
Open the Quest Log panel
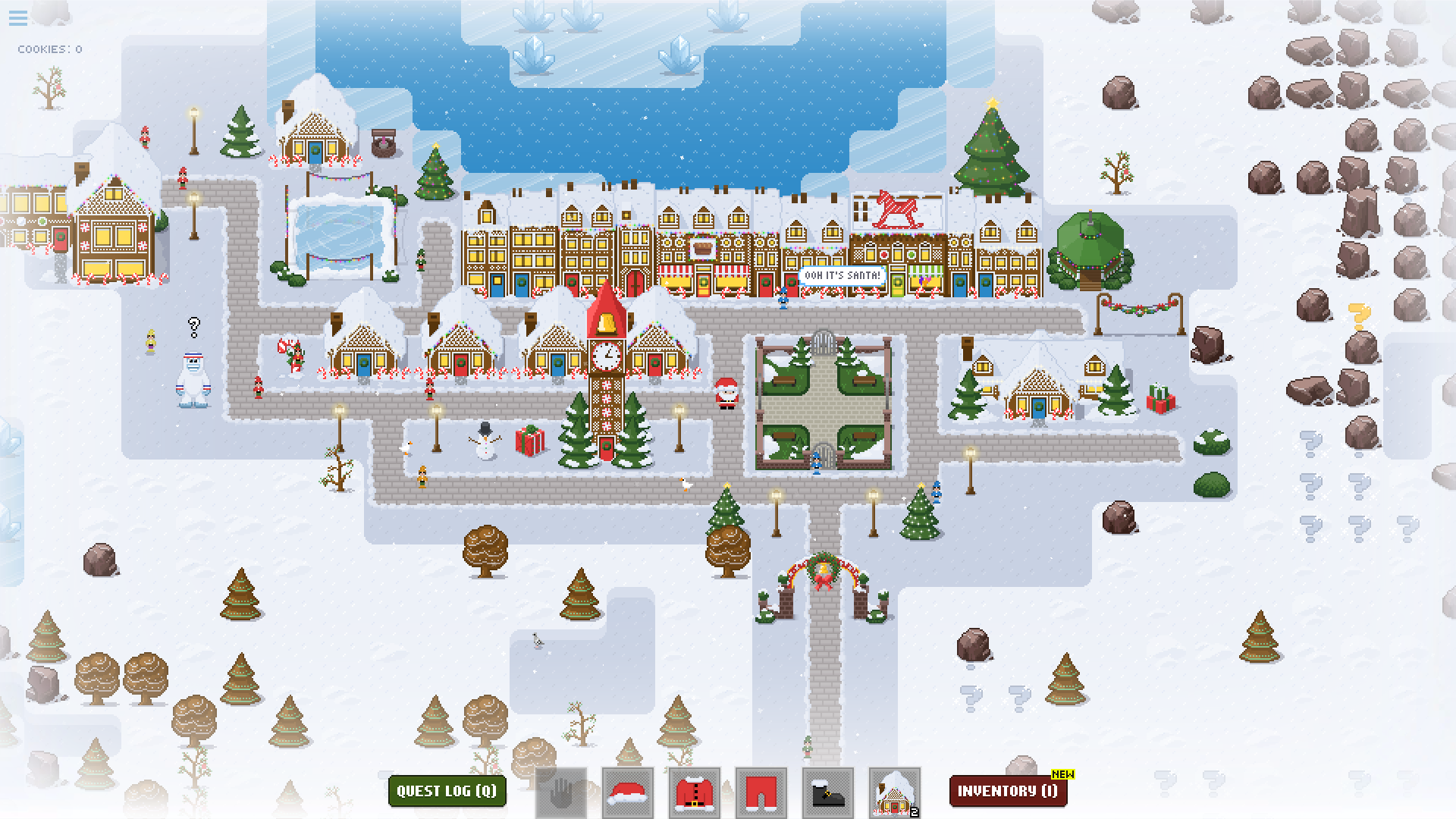coord(447,791)
